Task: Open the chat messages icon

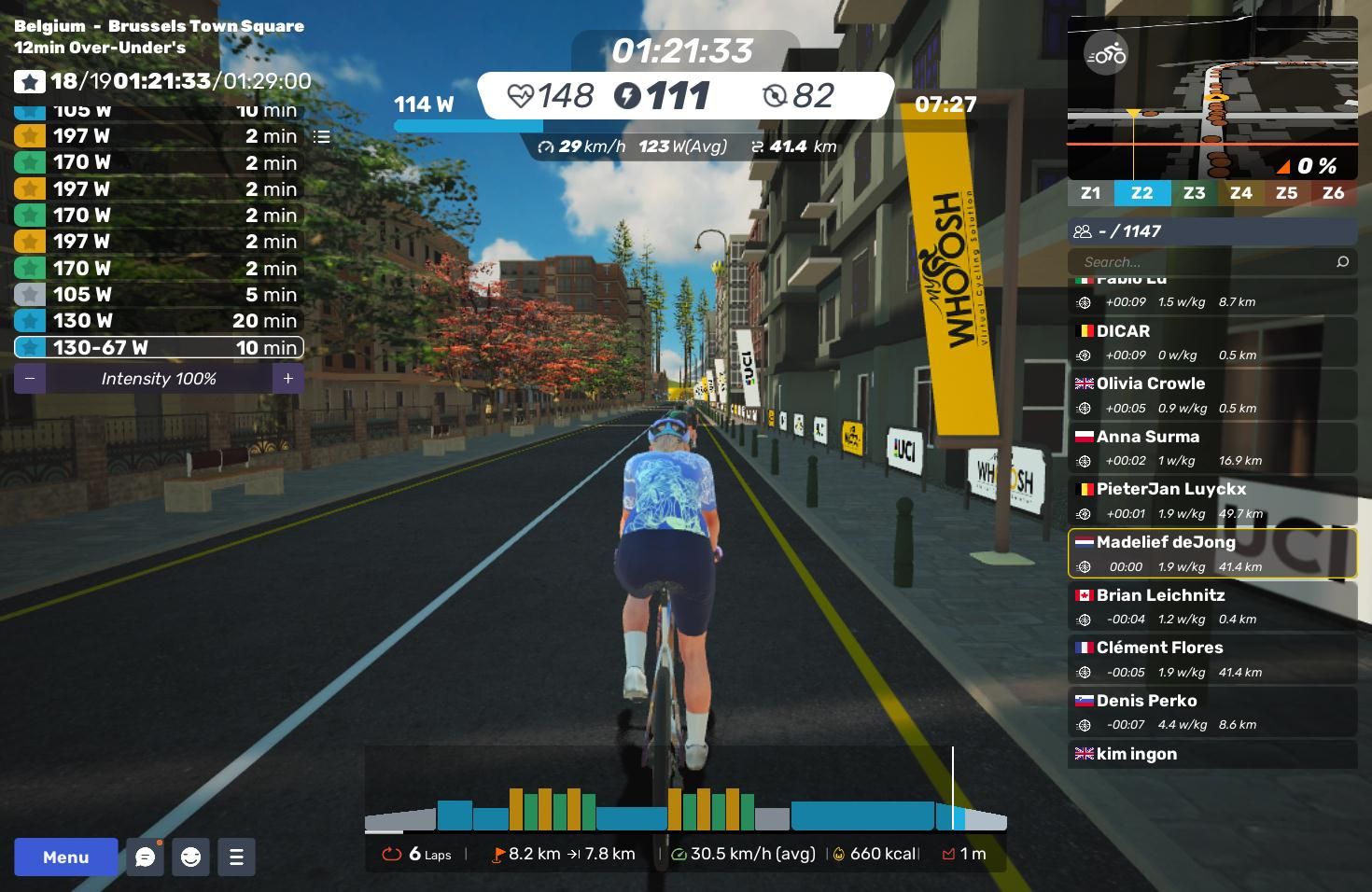Action: pyautogui.click(x=146, y=857)
